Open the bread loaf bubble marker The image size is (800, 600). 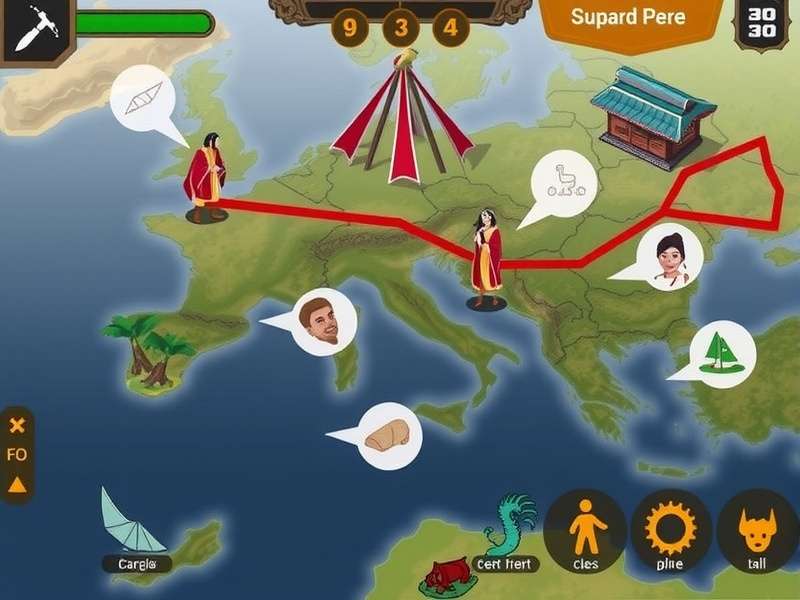click(389, 435)
